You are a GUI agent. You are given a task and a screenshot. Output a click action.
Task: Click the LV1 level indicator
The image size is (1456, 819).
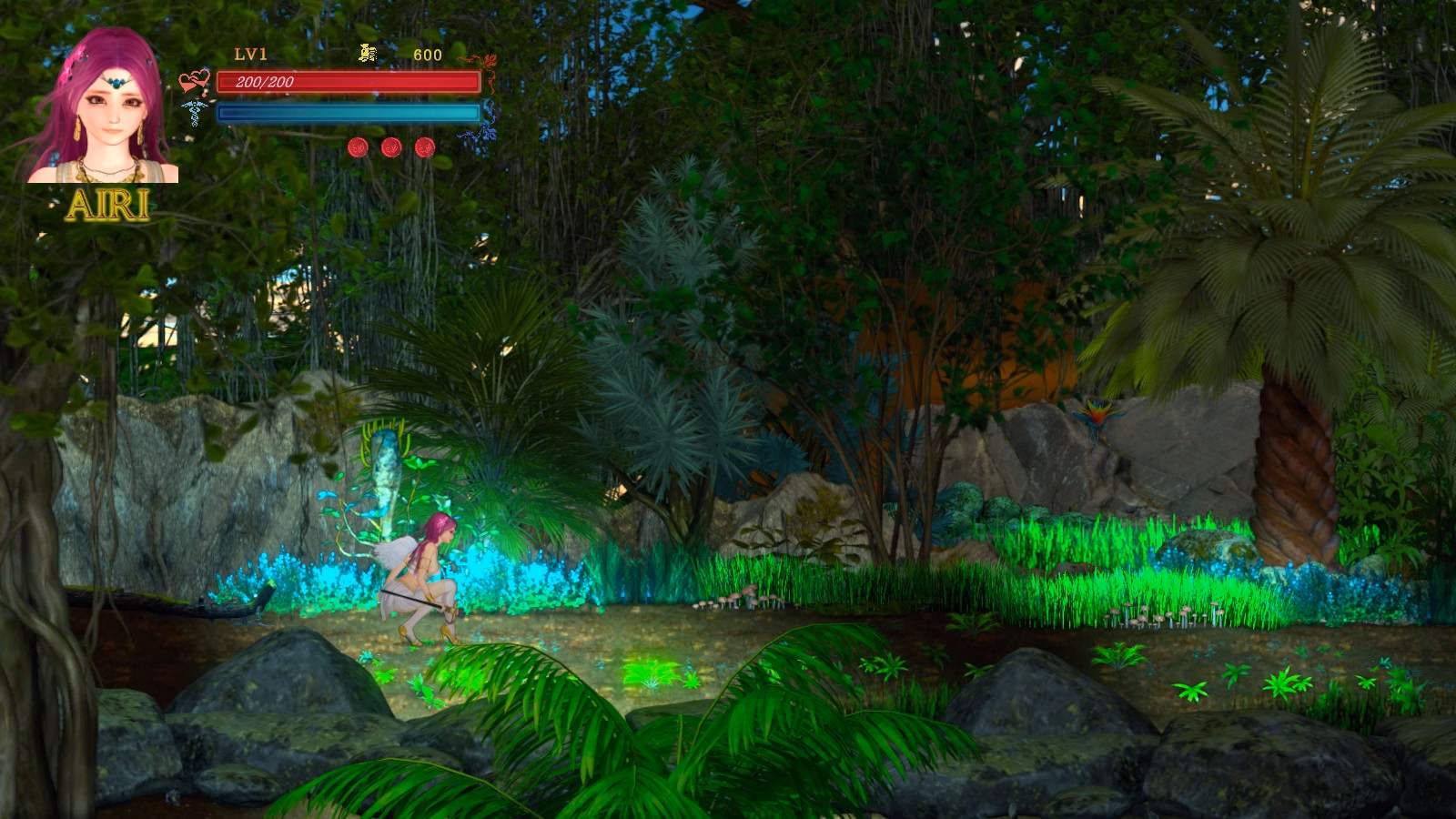tap(250, 53)
